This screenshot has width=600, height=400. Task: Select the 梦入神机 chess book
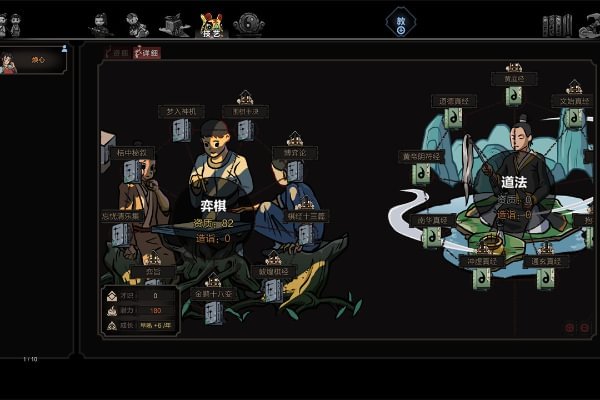(181, 130)
